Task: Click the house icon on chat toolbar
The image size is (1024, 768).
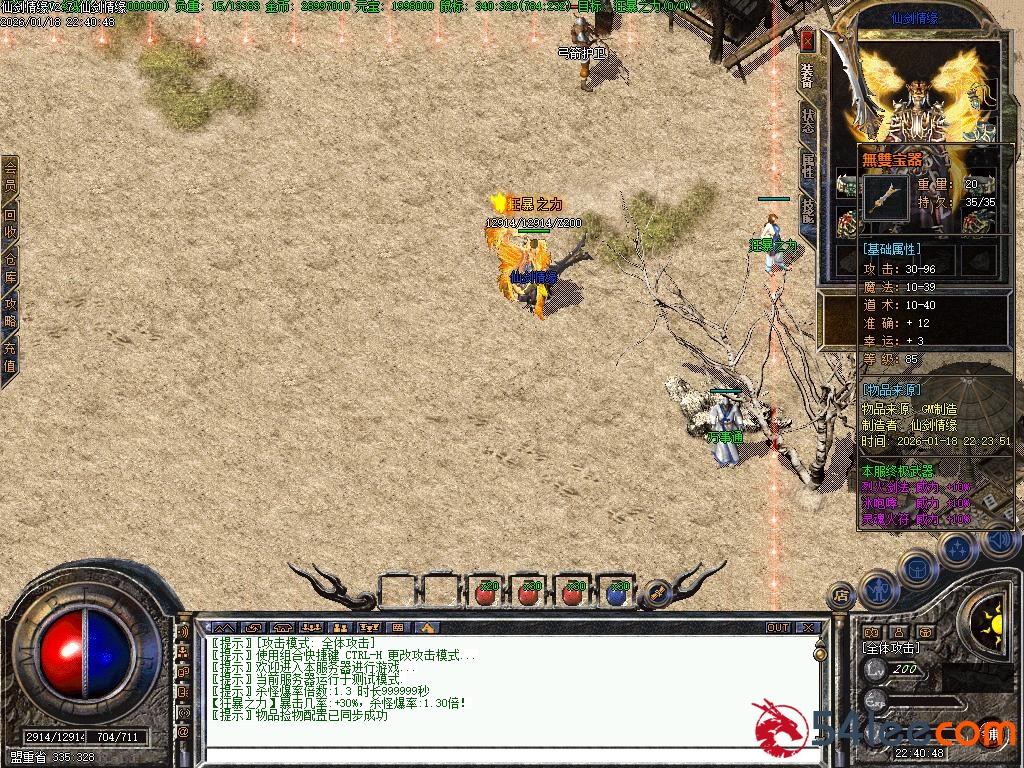Action: [x=426, y=628]
